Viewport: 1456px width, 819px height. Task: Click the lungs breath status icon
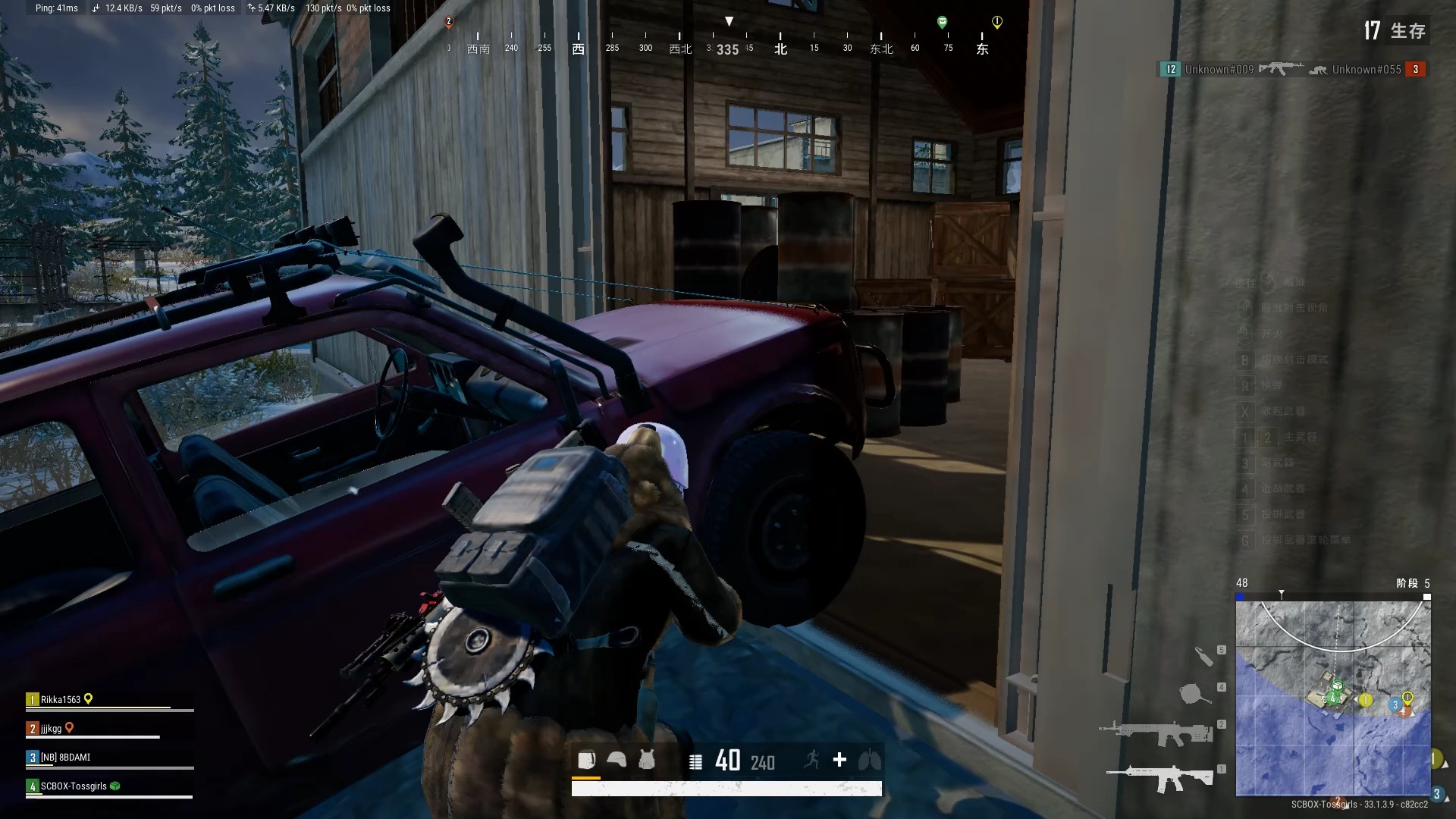pyautogui.click(x=869, y=760)
